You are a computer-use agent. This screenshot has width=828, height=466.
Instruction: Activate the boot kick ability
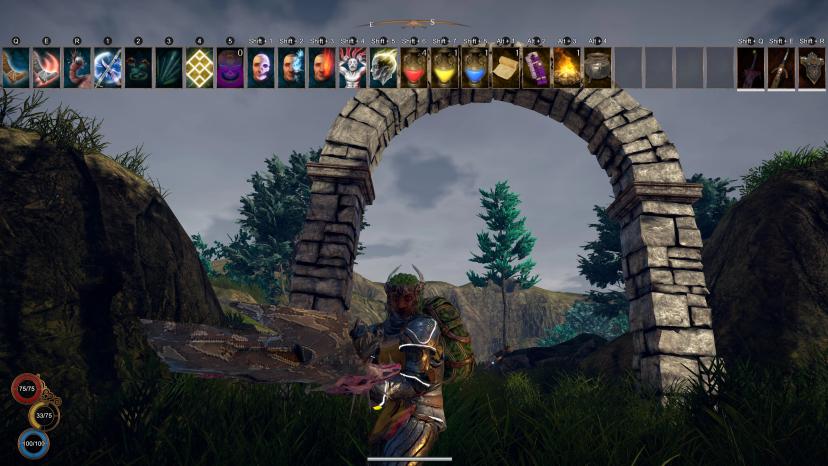pyautogui.click(x=15, y=67)
